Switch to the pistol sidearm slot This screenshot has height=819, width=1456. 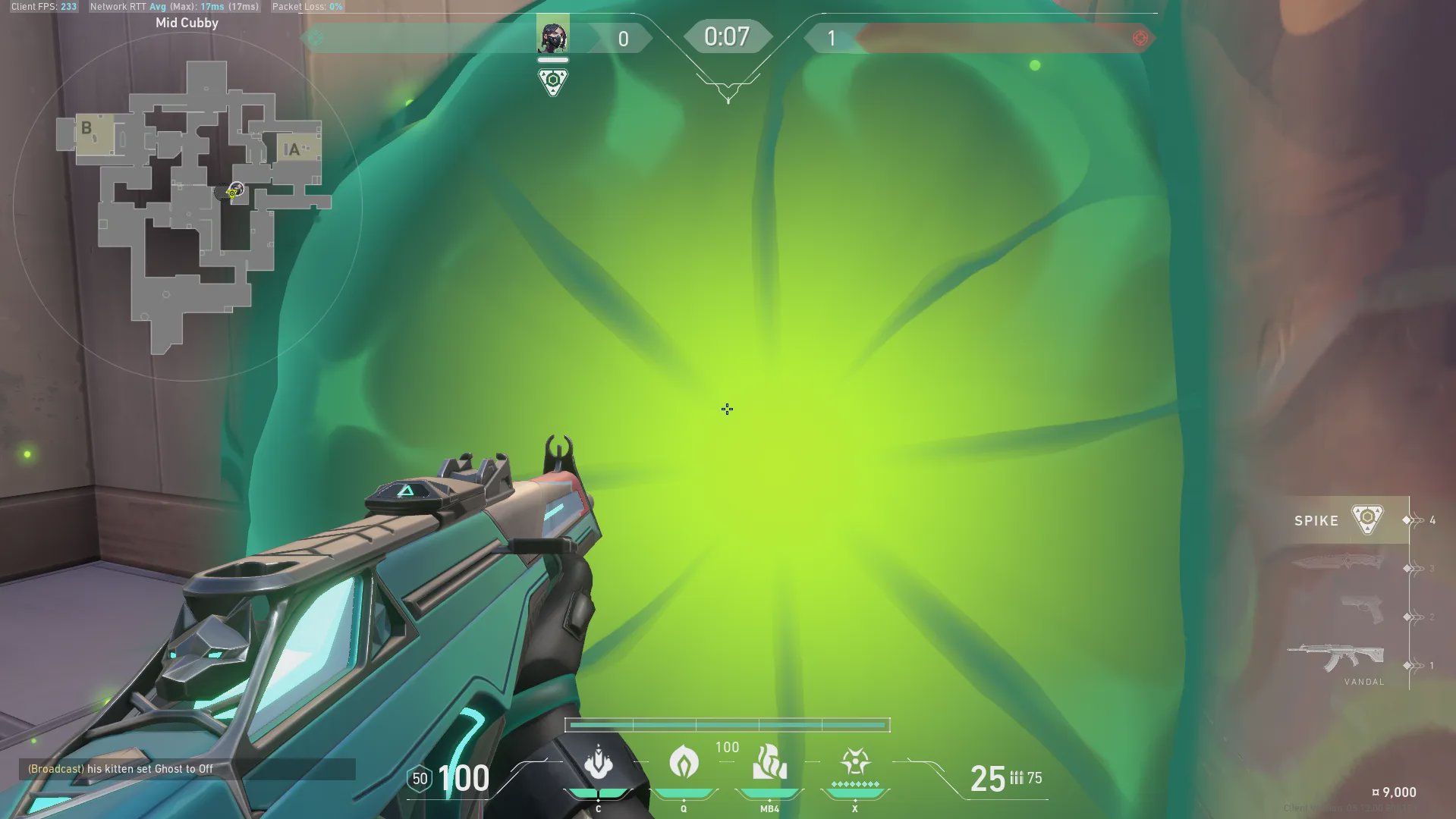1362,609
